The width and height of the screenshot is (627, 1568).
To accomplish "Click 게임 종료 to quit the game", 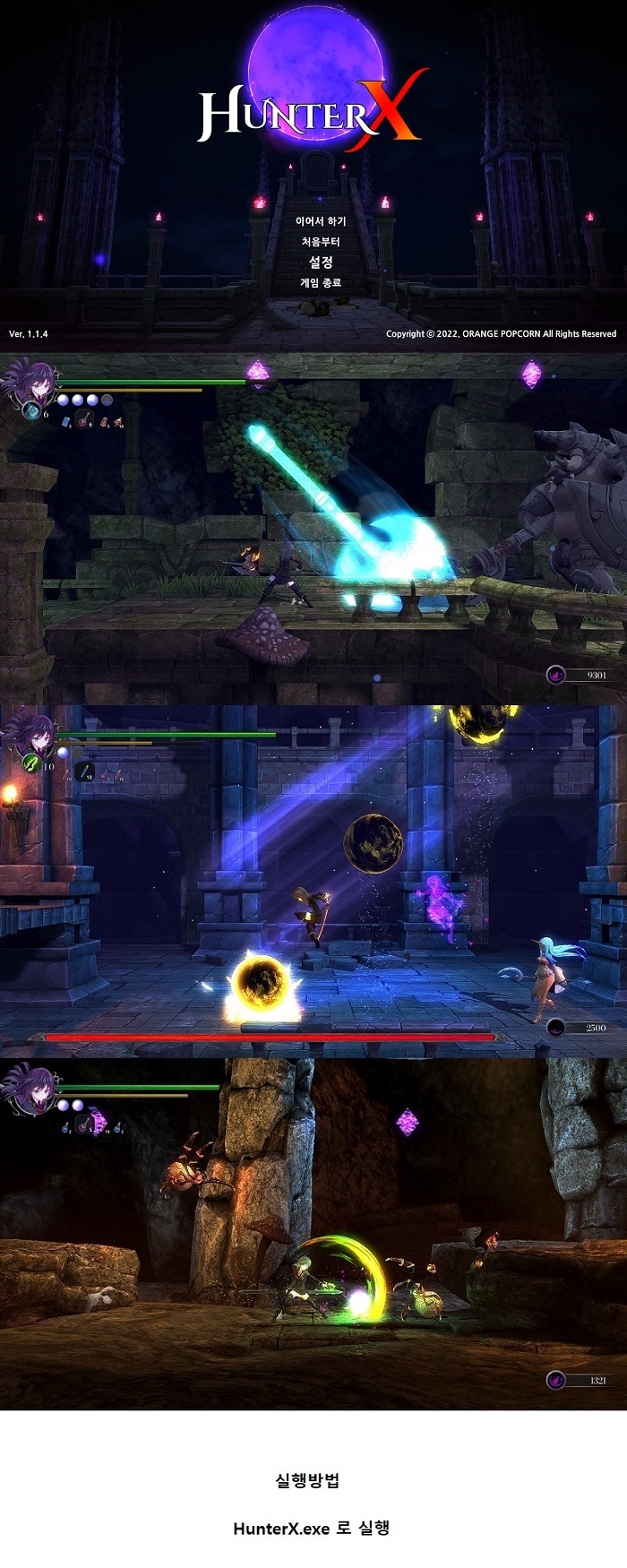I will [x=321, y=283].
